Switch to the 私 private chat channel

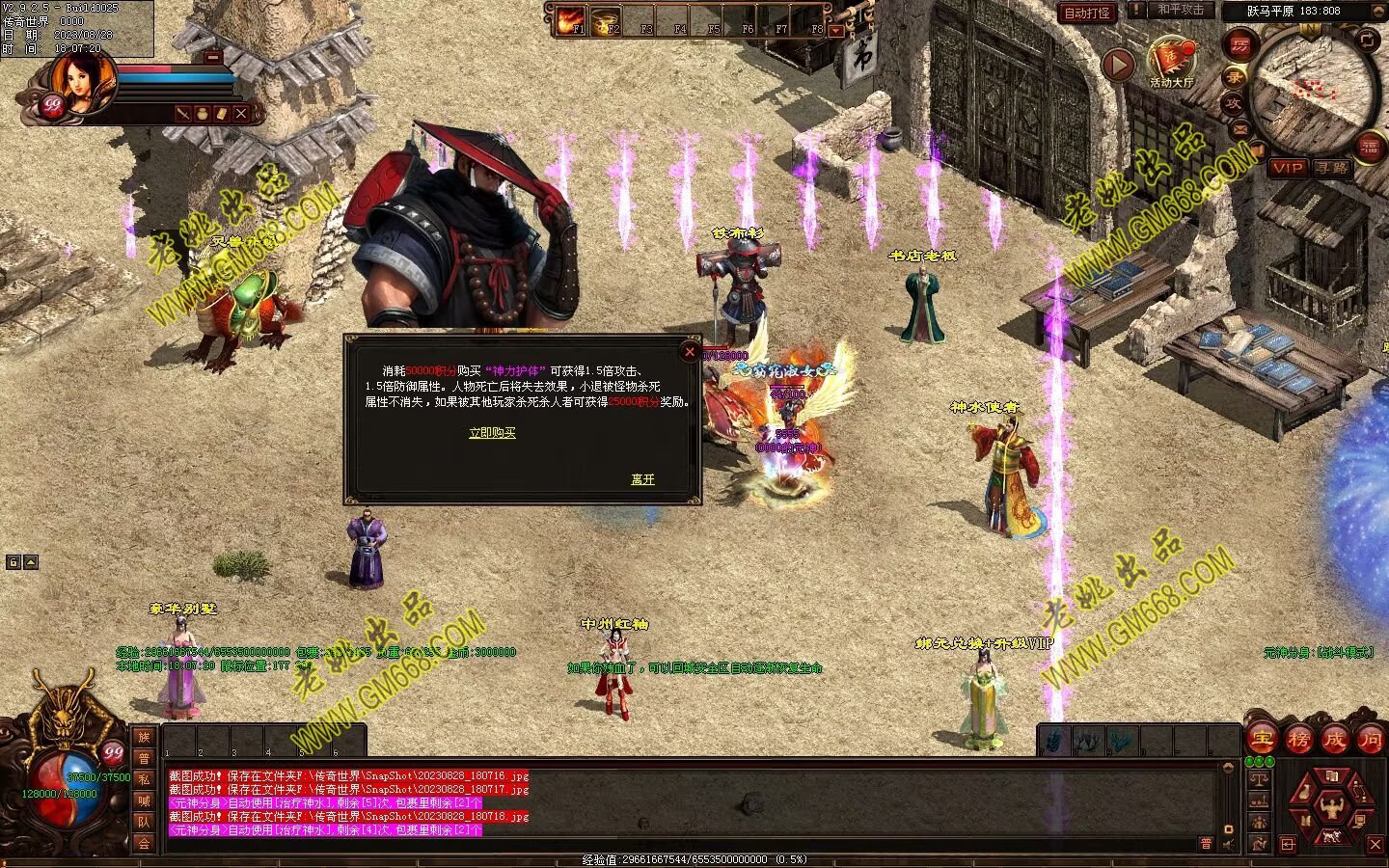point(144,779)
